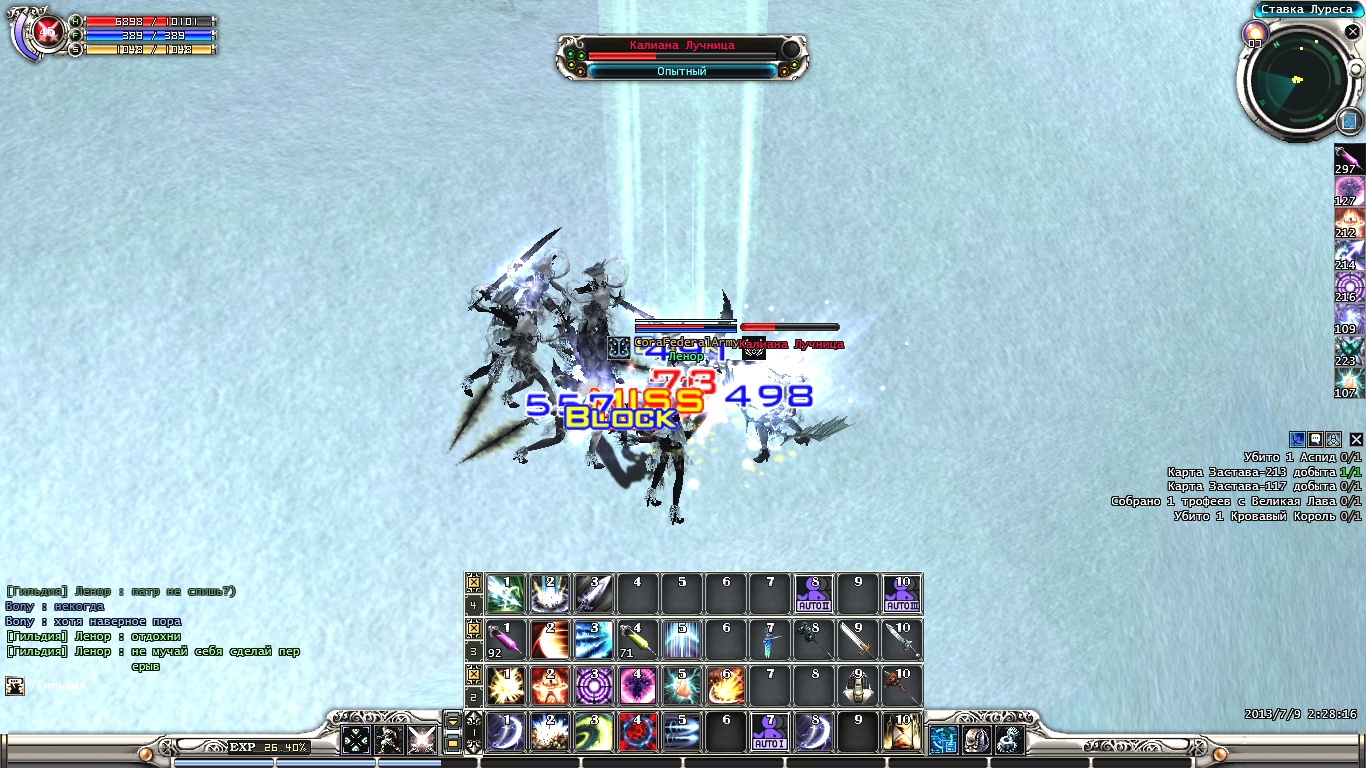
Task: Close the quest tracker panel
Action: pyautogui.click(x=1356, y=439)
